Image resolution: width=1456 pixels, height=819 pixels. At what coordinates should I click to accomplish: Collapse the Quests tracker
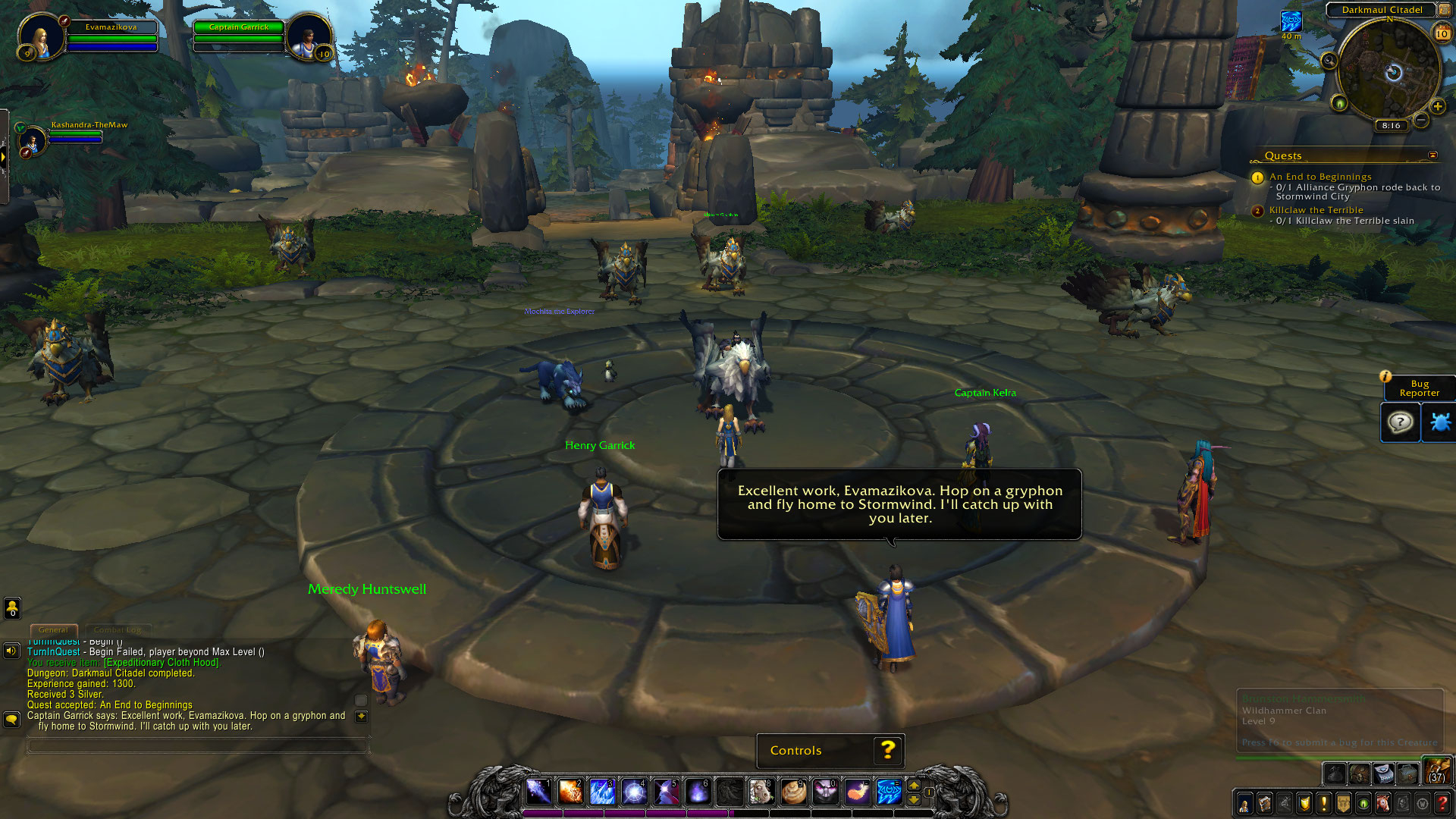point(1432,155)
